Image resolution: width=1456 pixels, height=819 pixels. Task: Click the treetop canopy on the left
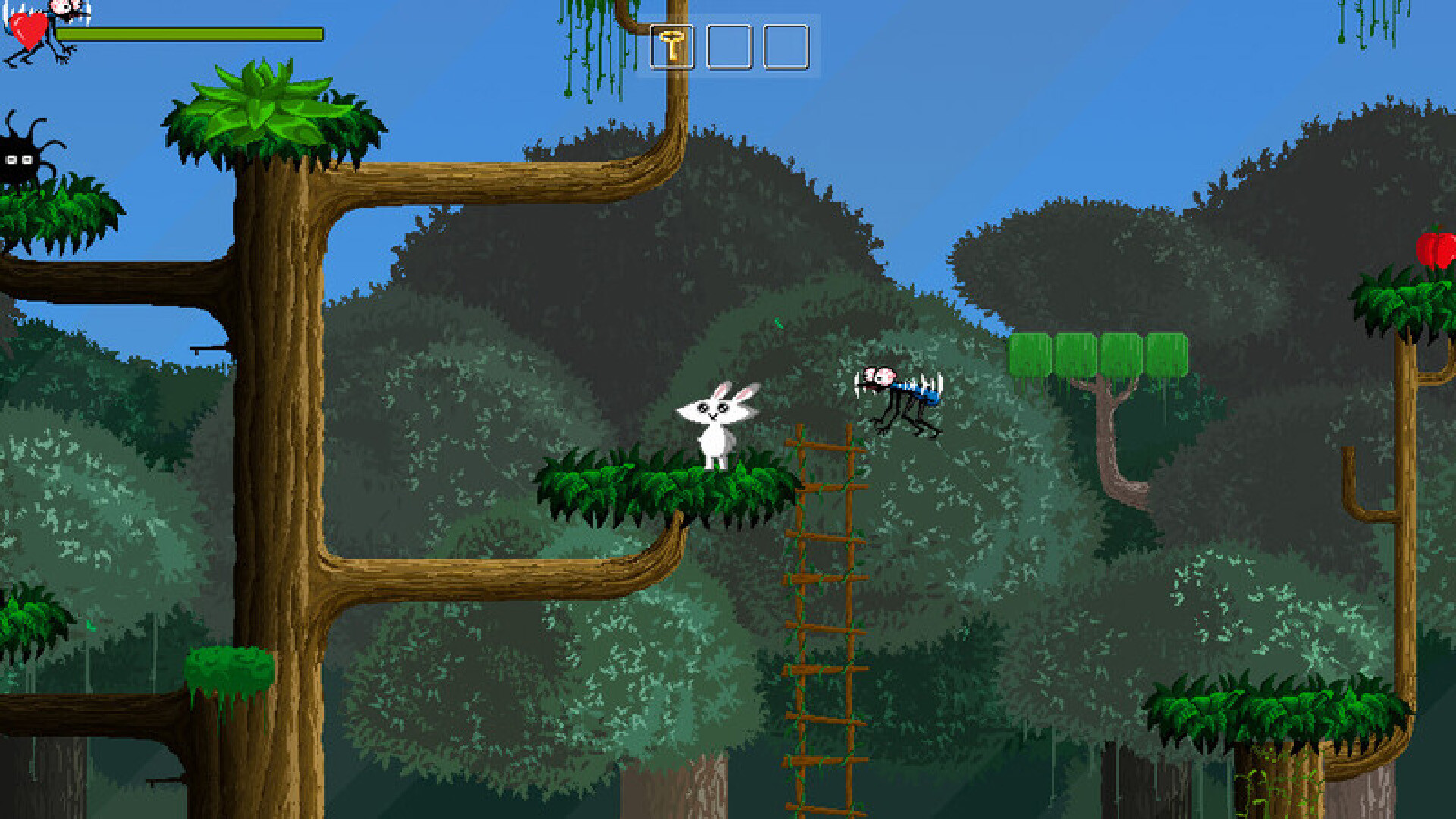273,114
